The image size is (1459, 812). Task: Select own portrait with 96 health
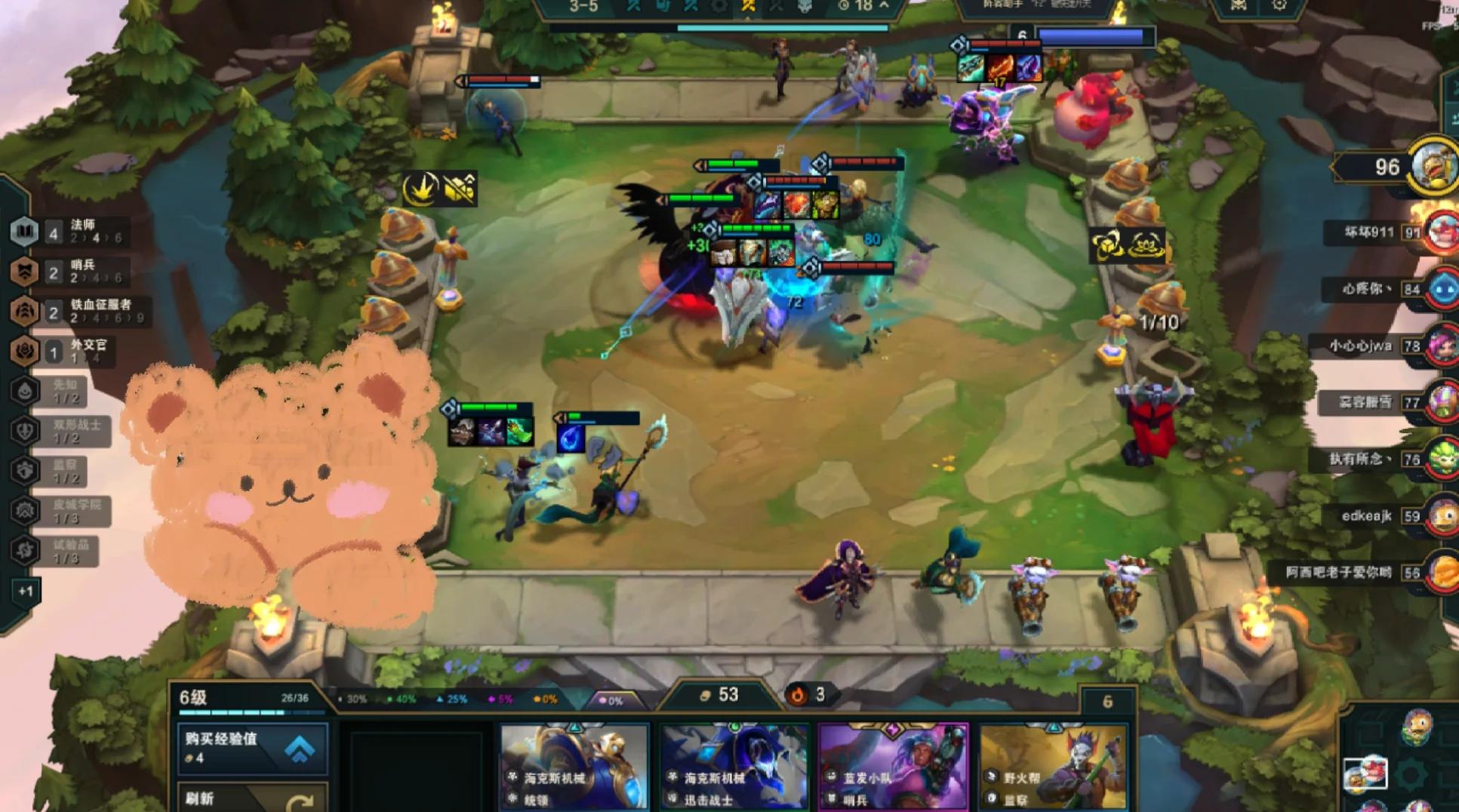pyautogui.click(x=1433, y=166)
